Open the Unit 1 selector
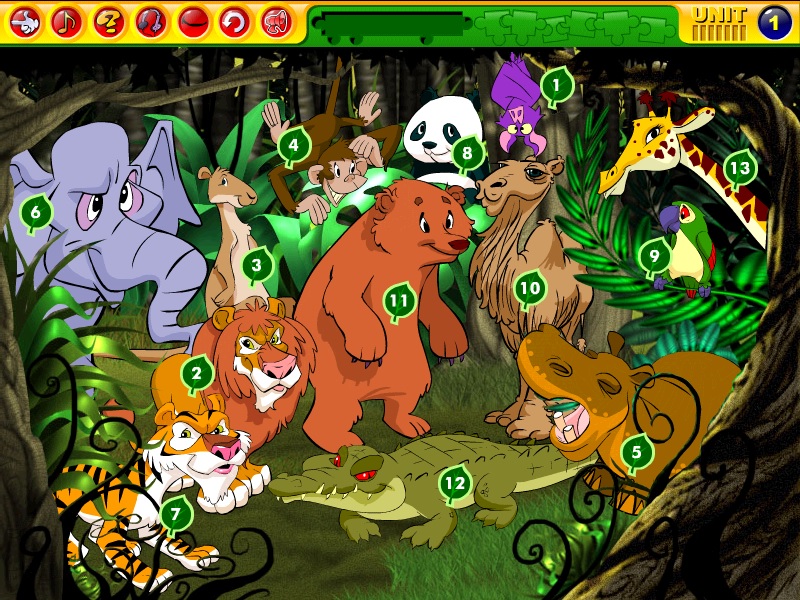 point(774,21)
